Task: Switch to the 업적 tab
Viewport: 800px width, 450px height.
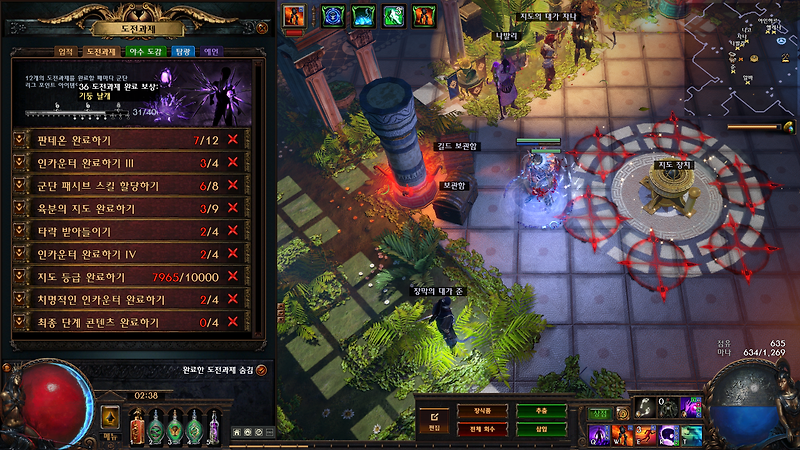Action: coord(65,51)
